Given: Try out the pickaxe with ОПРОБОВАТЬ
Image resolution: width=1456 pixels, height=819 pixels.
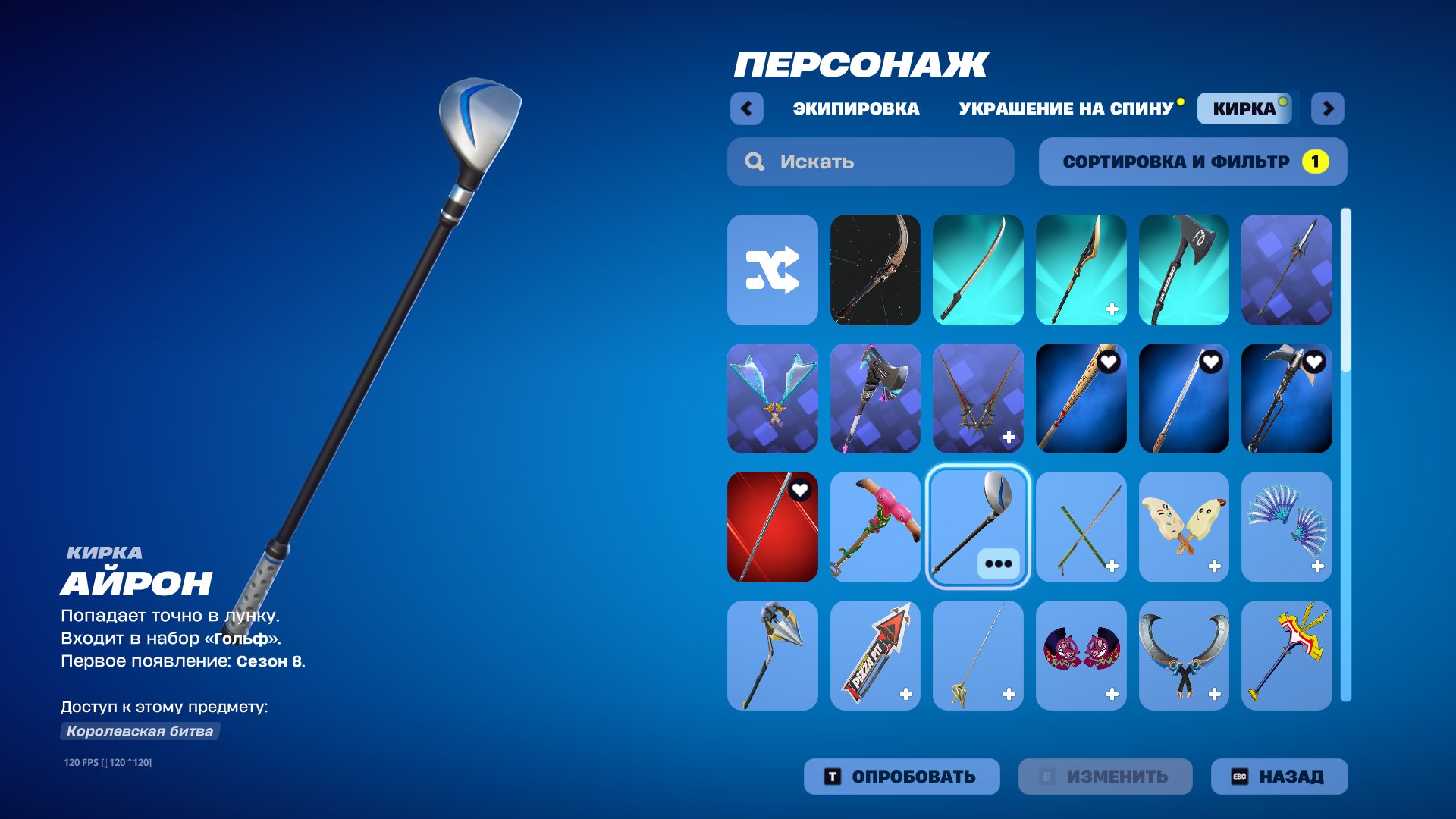Looking at the screenshot, I should tap(901, 777).
